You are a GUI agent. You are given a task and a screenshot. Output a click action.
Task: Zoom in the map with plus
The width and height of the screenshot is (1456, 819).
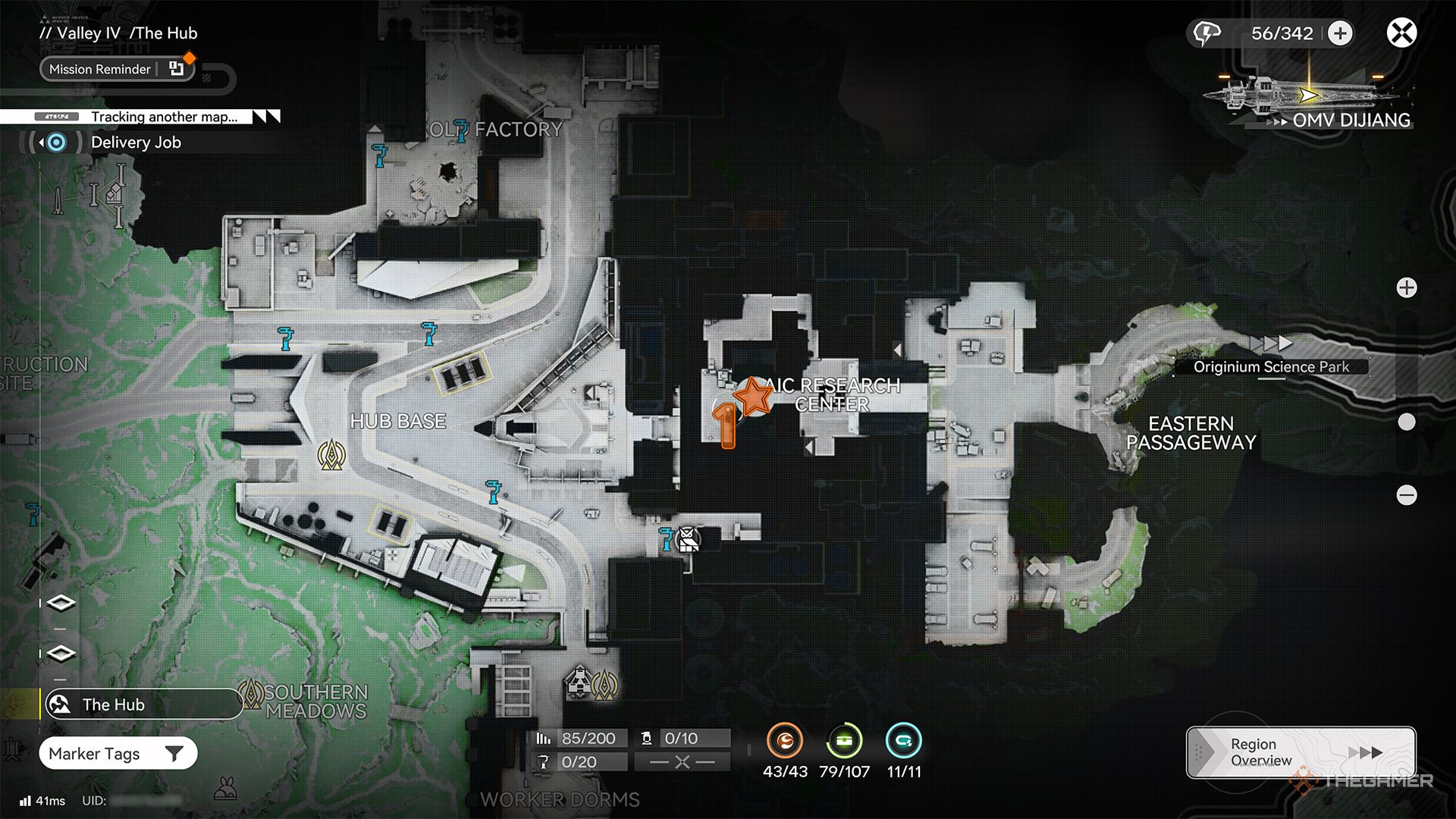click(x=1407, y=288)
